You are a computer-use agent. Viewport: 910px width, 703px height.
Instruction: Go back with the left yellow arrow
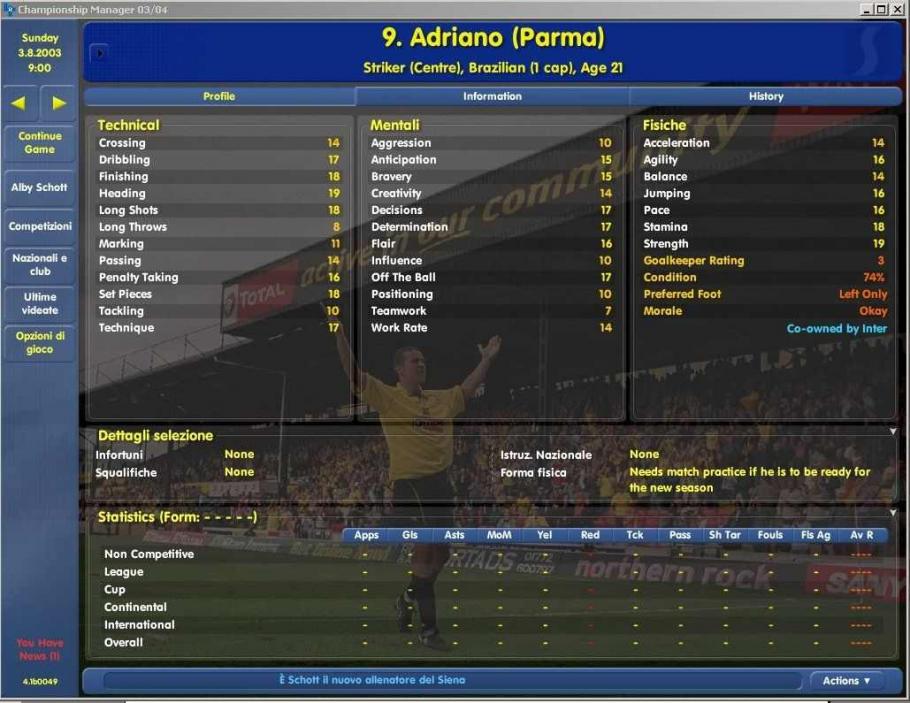20,102
